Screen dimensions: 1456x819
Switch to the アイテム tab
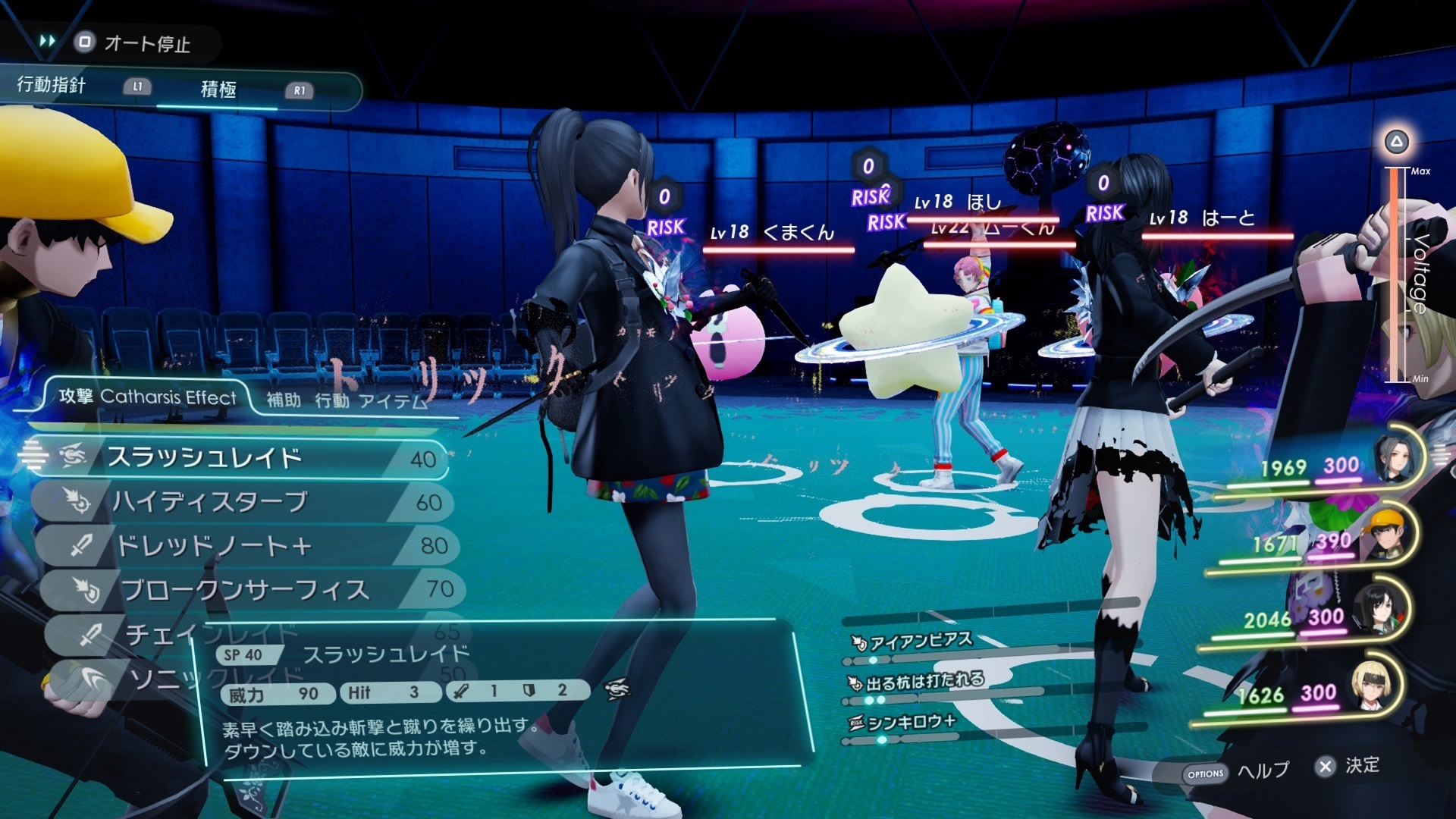click(392, 400)
